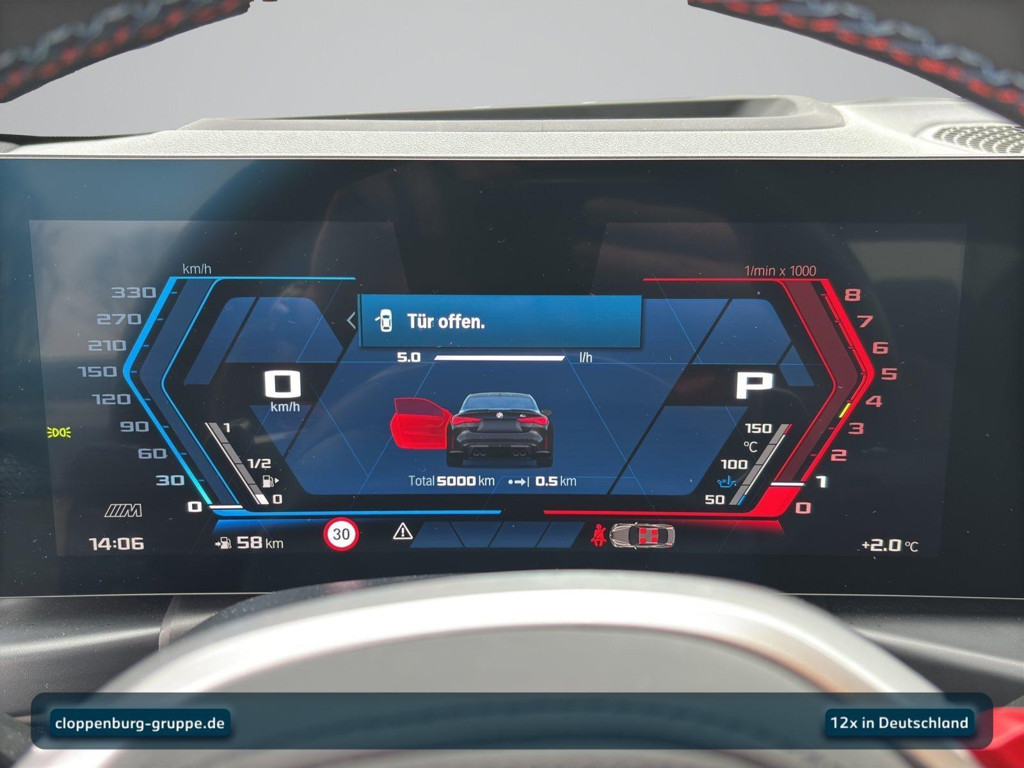The image size is (1024, 768).
Task: Click the arrow beside the "Tür offen." message
Action: (x=350, y=321)
